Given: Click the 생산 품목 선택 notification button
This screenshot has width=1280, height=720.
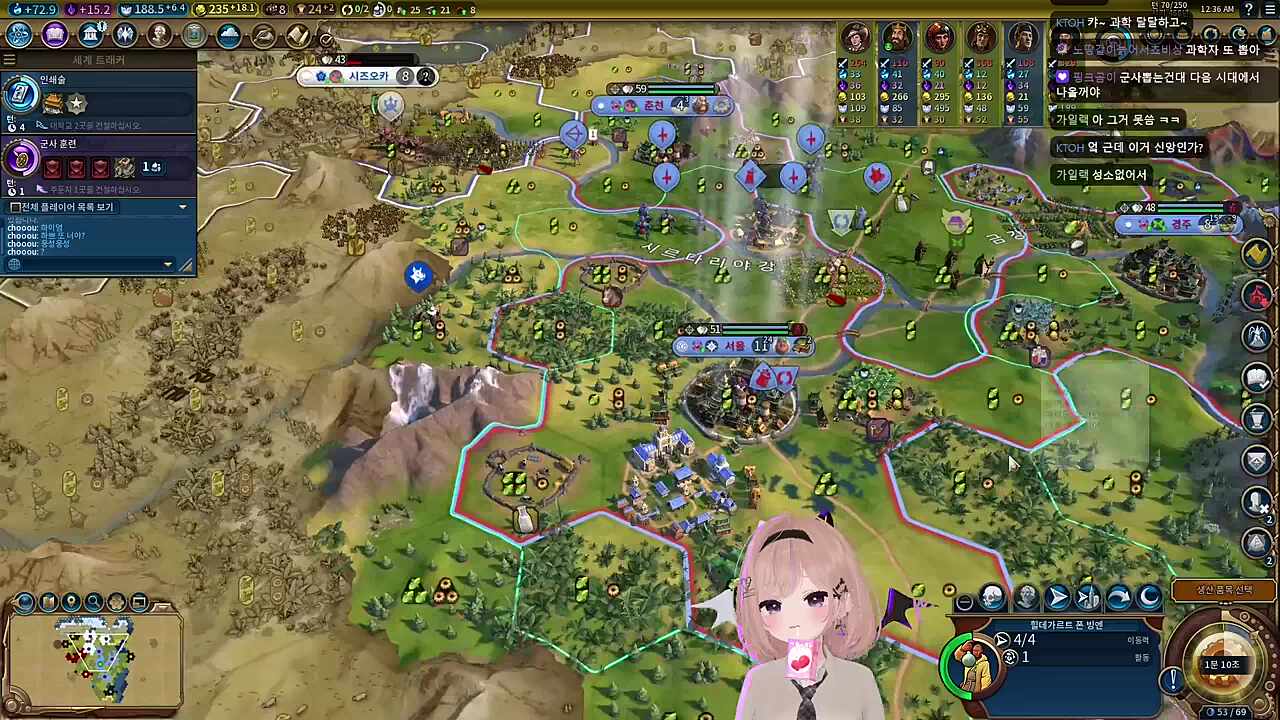Looking at the screenshot, I should click(1224, 590).
